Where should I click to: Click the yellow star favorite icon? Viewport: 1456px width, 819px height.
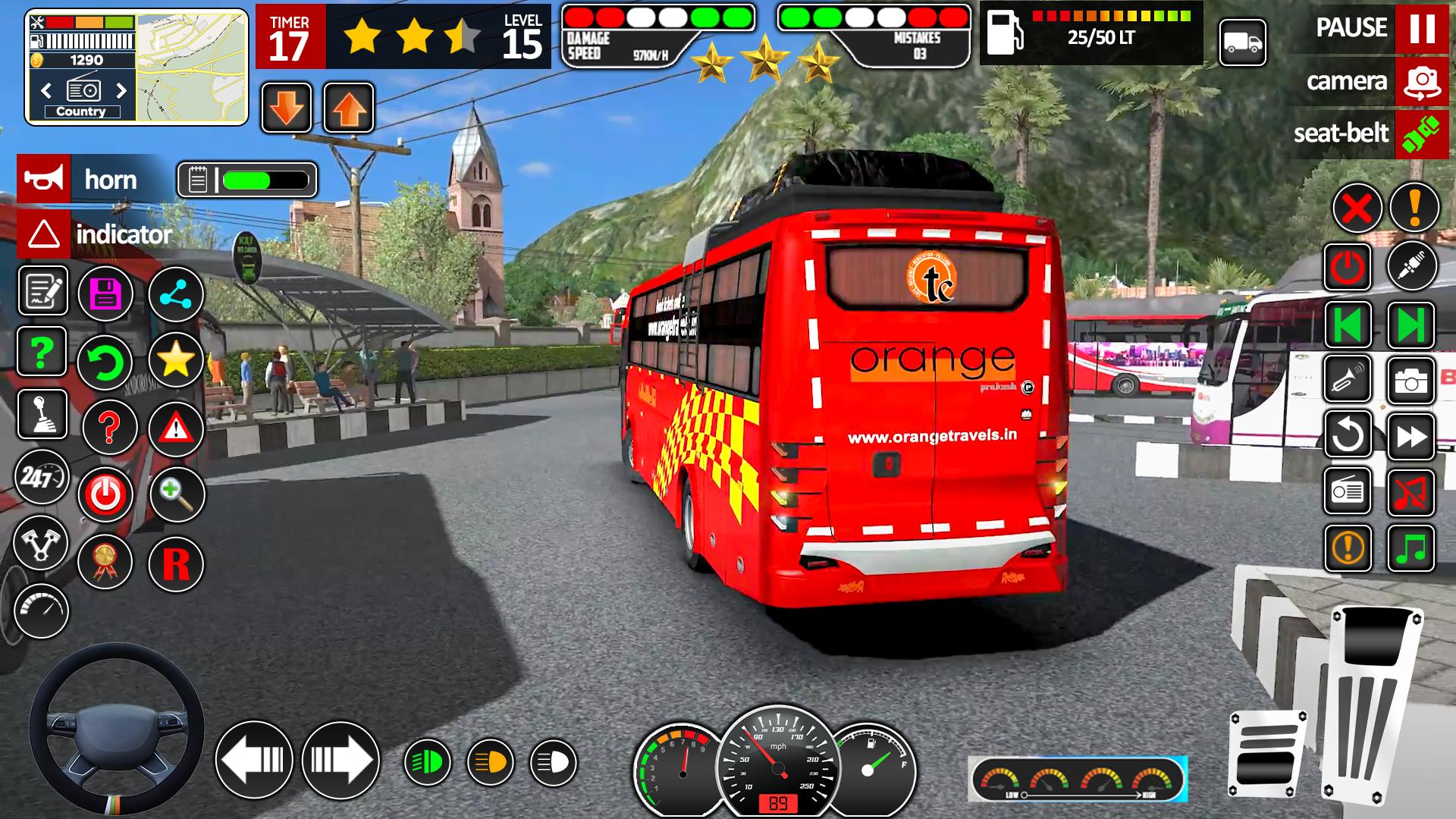click(175, 359)
